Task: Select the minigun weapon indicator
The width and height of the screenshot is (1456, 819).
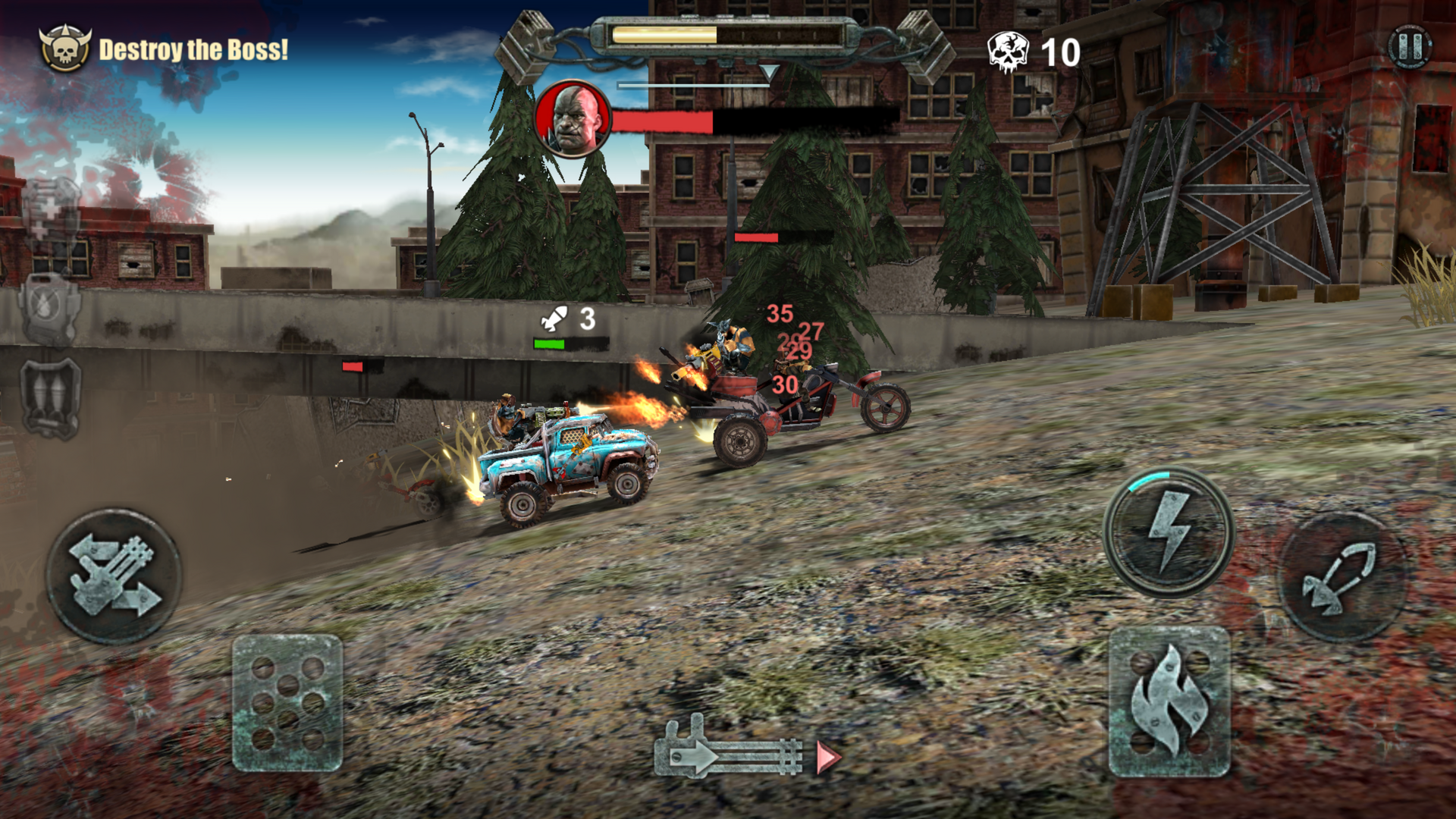Action: (730, 751)
